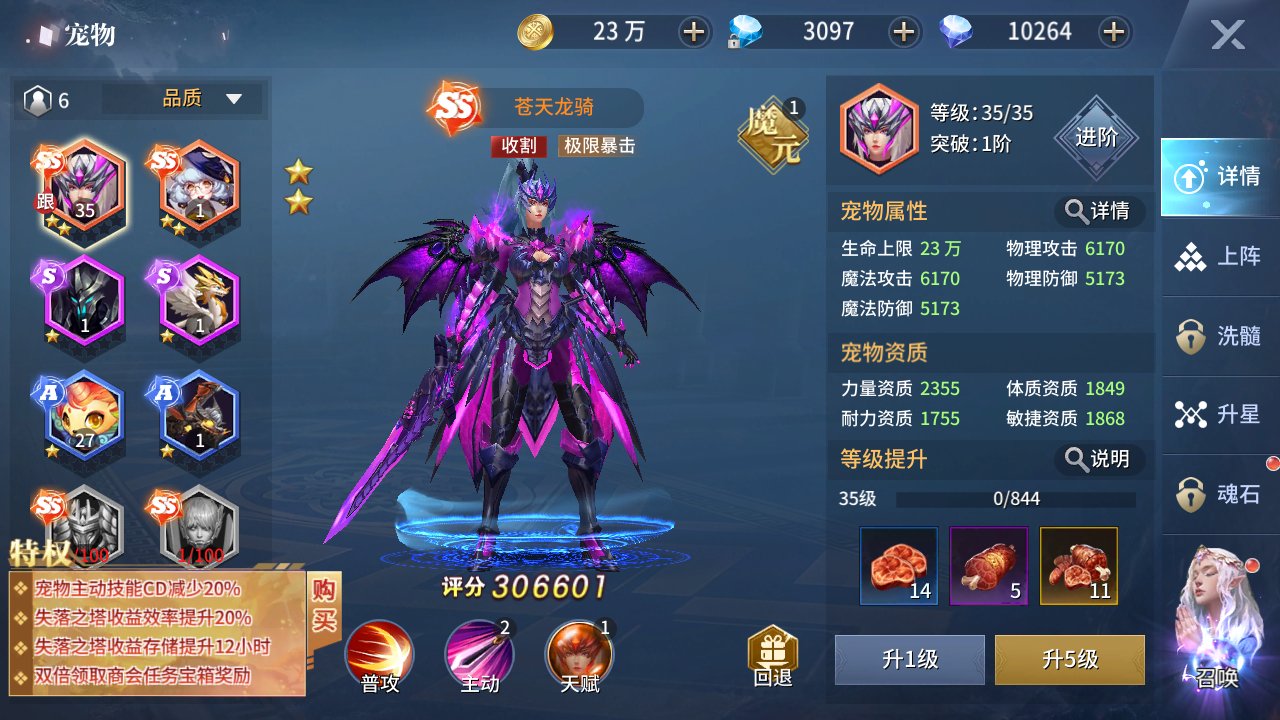Upgrade pet five levels with 升5级
The width and height of the screenshot is (1280, 720).
1069,660
